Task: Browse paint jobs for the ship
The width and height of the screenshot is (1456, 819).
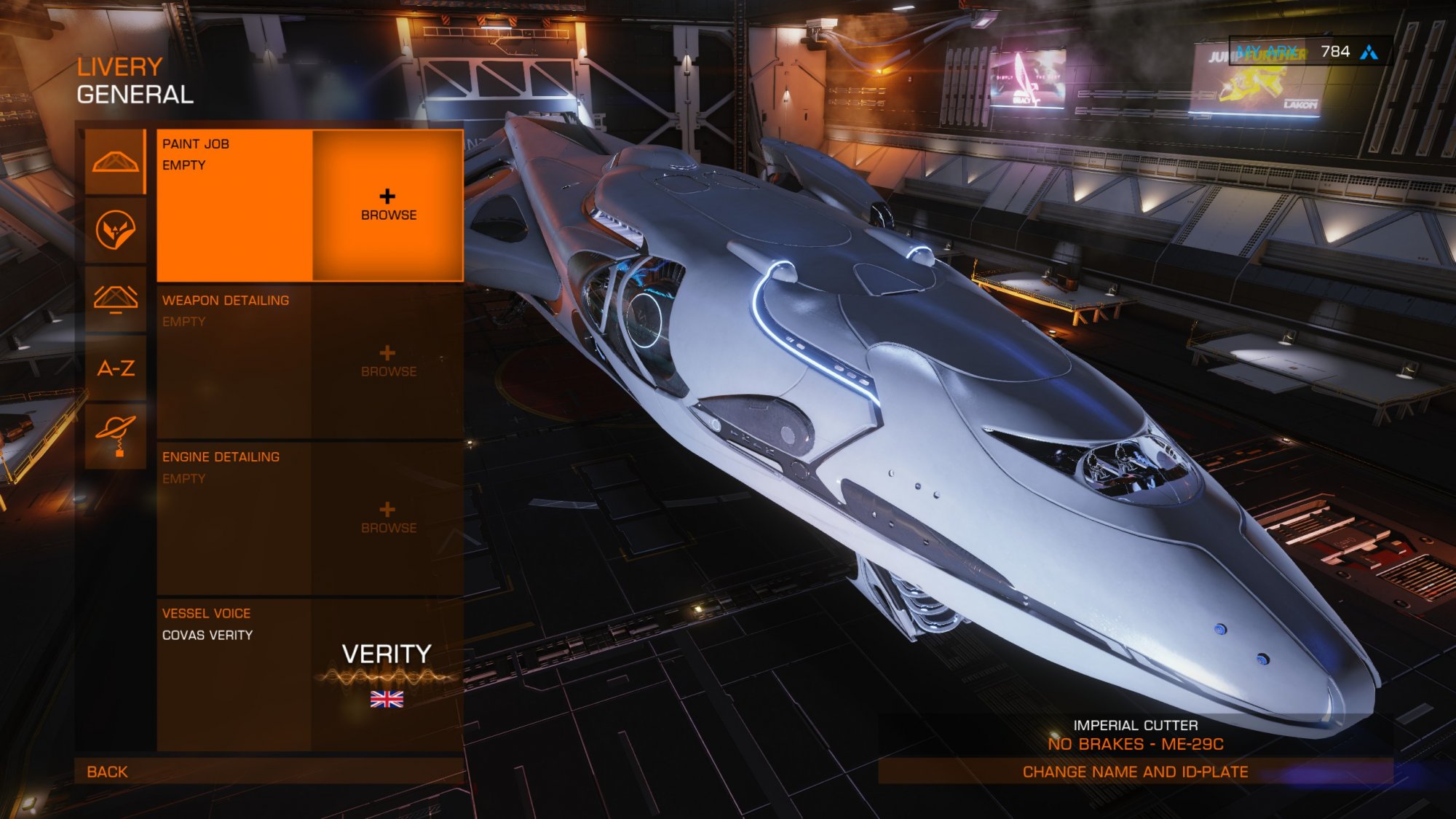Action: pyautogui.click(x=388, y=205)
